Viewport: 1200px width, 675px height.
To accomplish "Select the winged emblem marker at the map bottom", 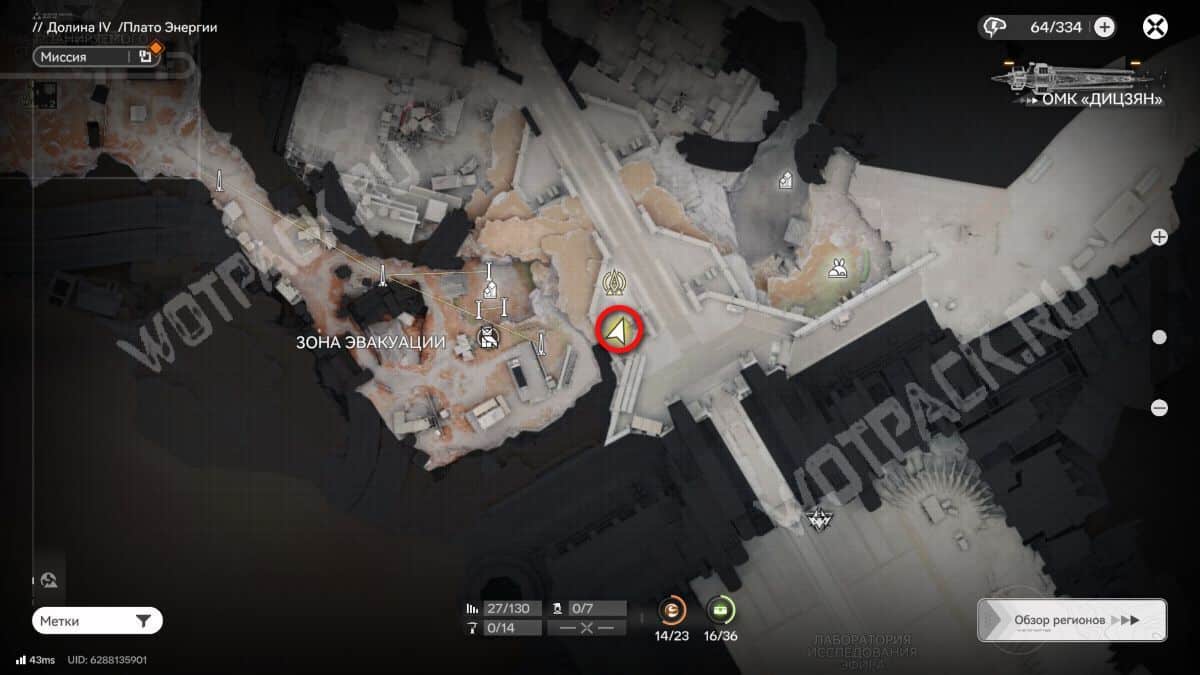I will tap(816, 518).
